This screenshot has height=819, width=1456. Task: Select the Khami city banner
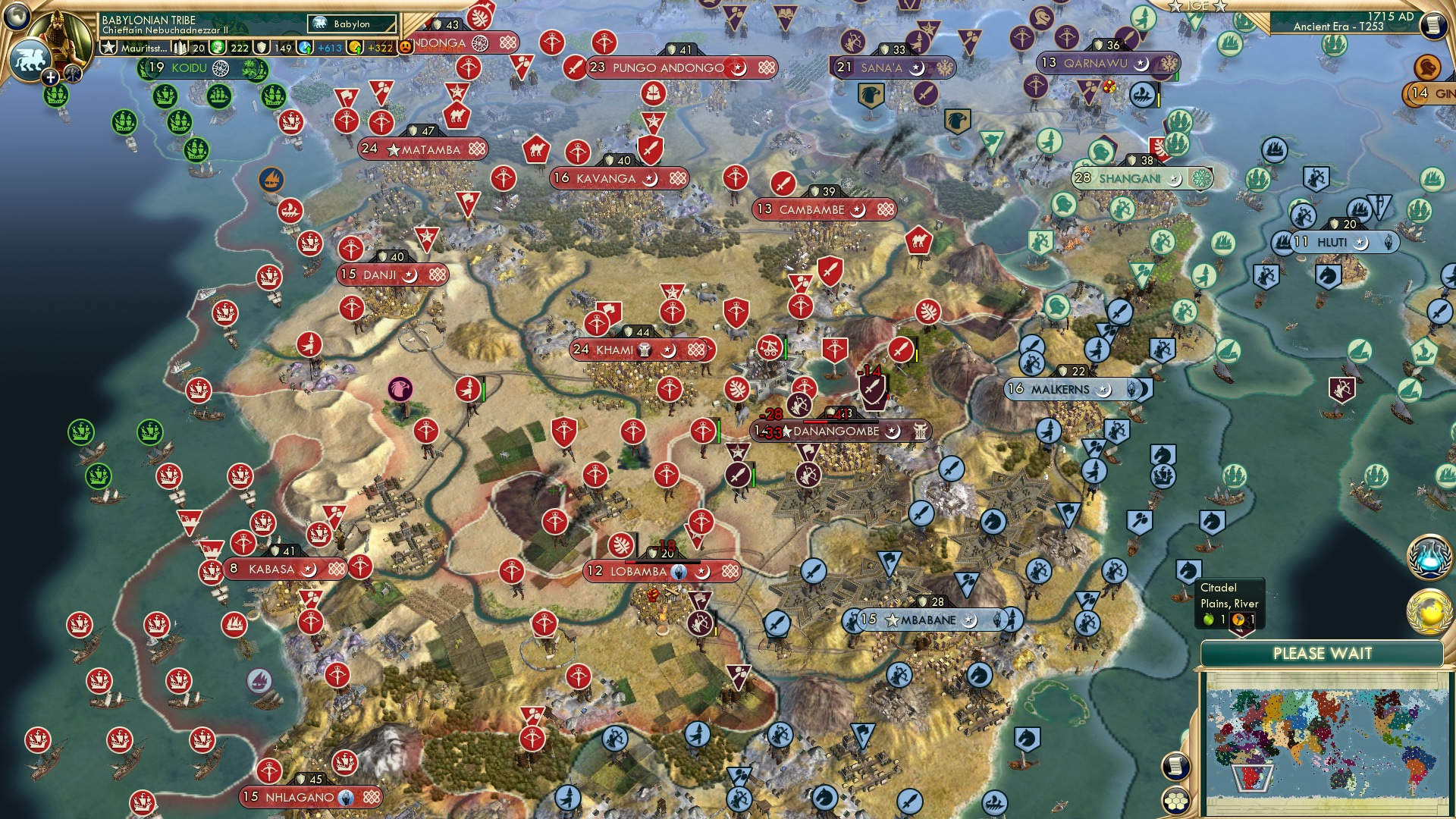641,350
